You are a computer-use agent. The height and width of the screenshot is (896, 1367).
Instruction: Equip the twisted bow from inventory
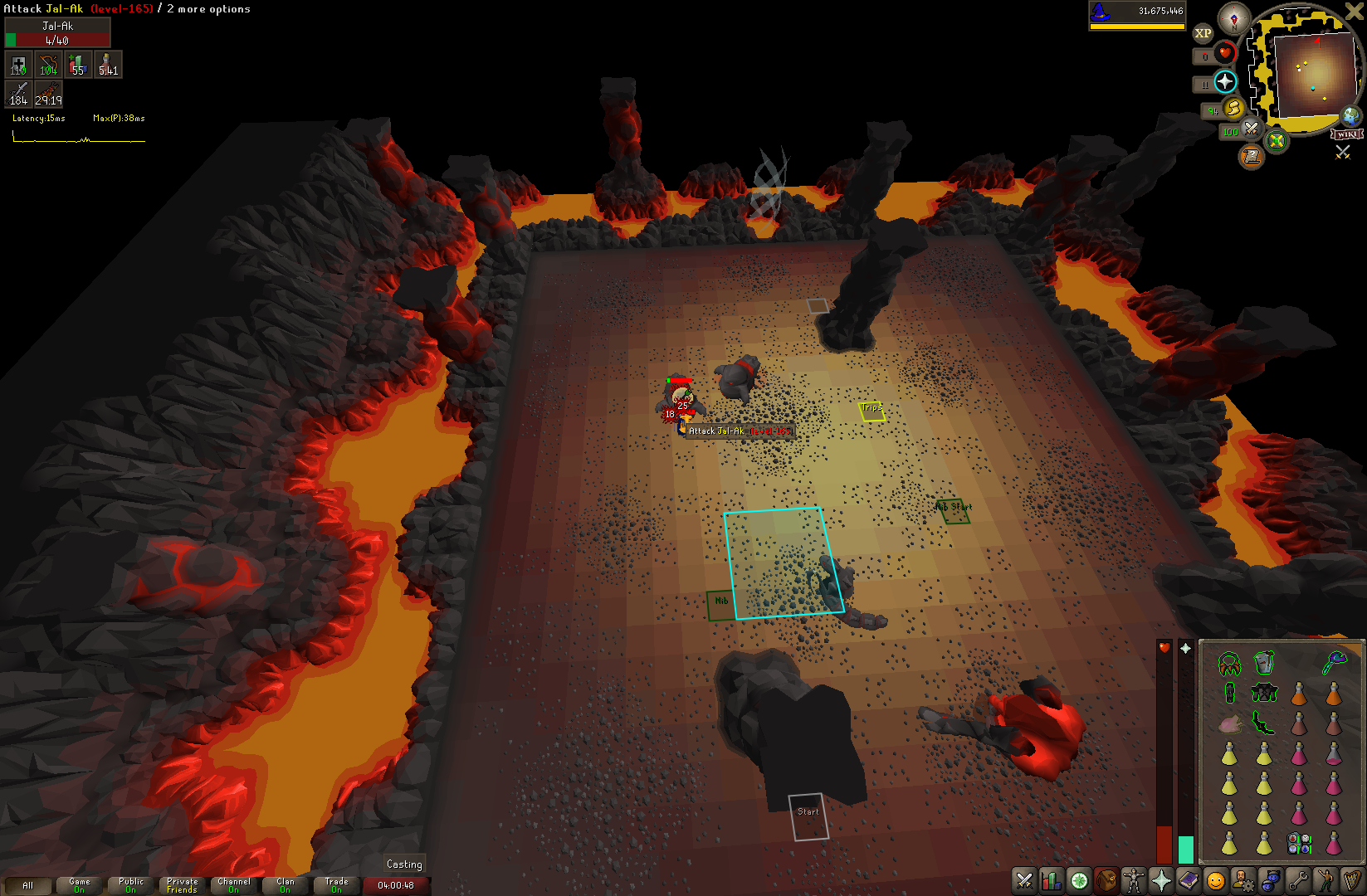[x=1262, y=723]
